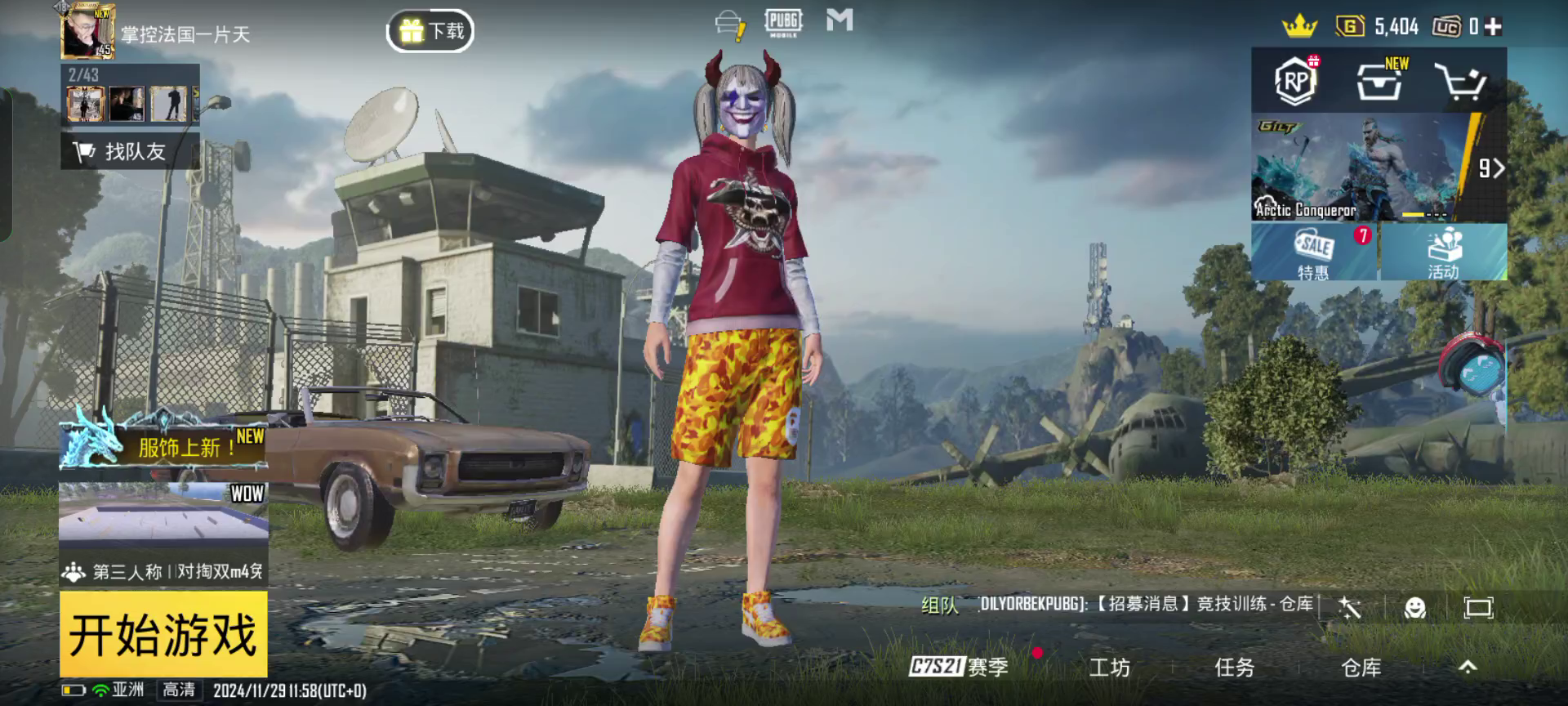
Task: Open the 仓库 inventory tab
Action: (1361, 668)
